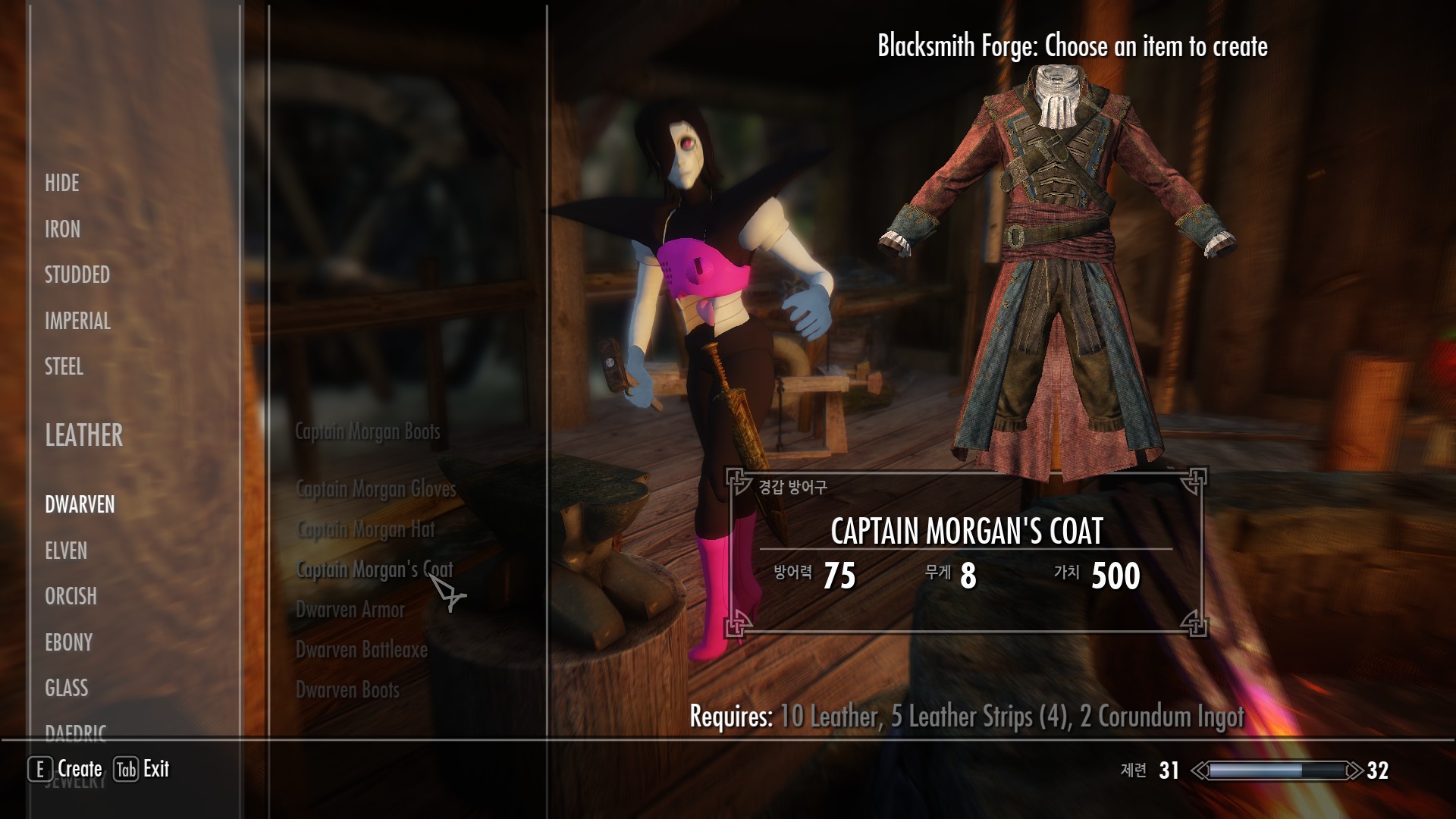Image resolution: width=1456 pixels, height=819 pixels.
Task: Switch to the Dwarven category
Action: [80, 504]
